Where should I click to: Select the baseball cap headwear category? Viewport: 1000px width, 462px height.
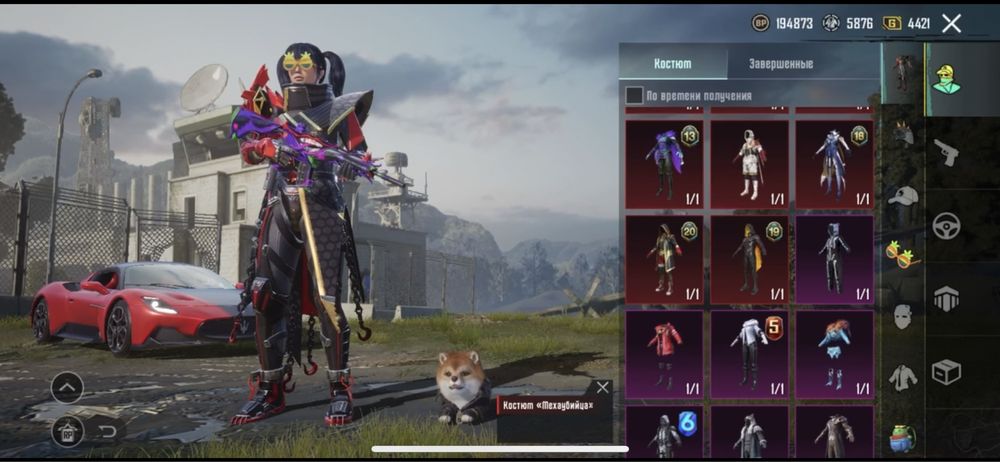pos(903,195)
